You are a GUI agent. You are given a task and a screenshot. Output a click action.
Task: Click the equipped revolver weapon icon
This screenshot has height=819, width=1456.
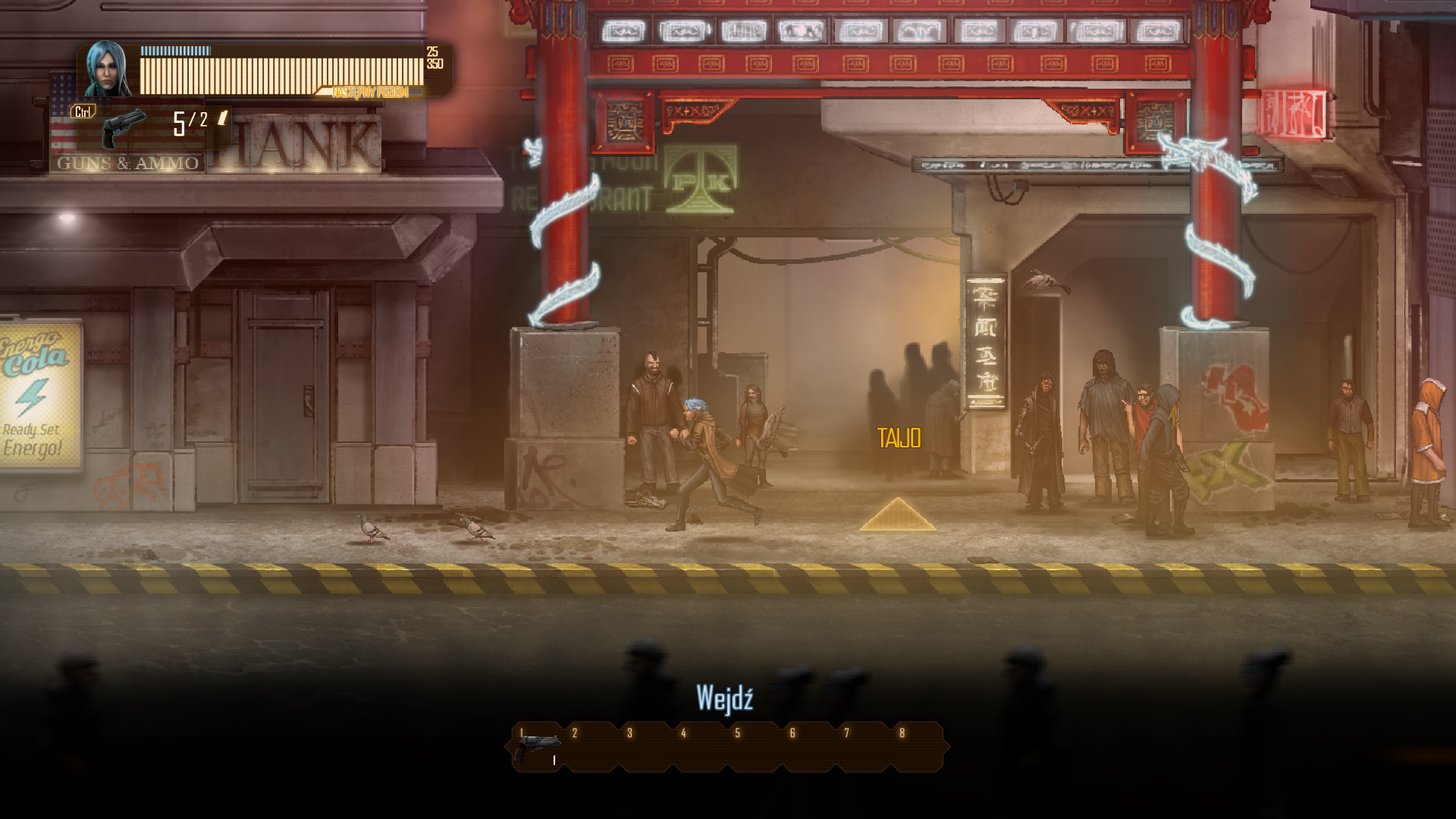pyautogui.click(x=123, y=127)
